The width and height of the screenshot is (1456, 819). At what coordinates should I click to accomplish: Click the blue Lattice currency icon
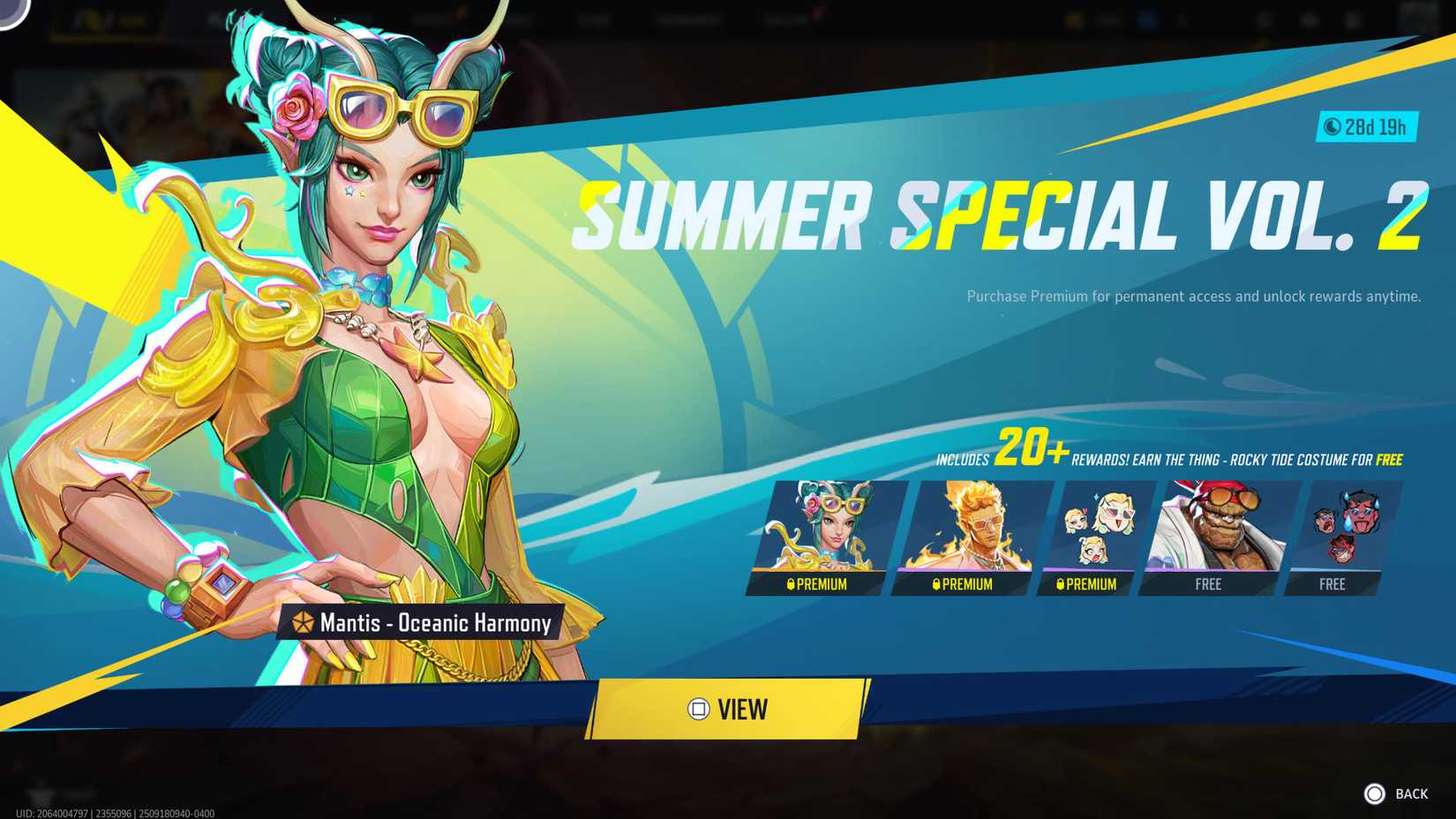click(x=1145, y=18)
